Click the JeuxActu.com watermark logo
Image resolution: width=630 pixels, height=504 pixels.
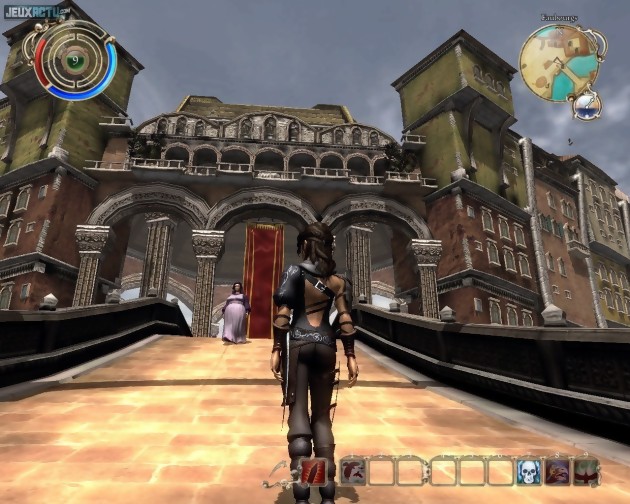pyautogui.click(x=35, y=12)
